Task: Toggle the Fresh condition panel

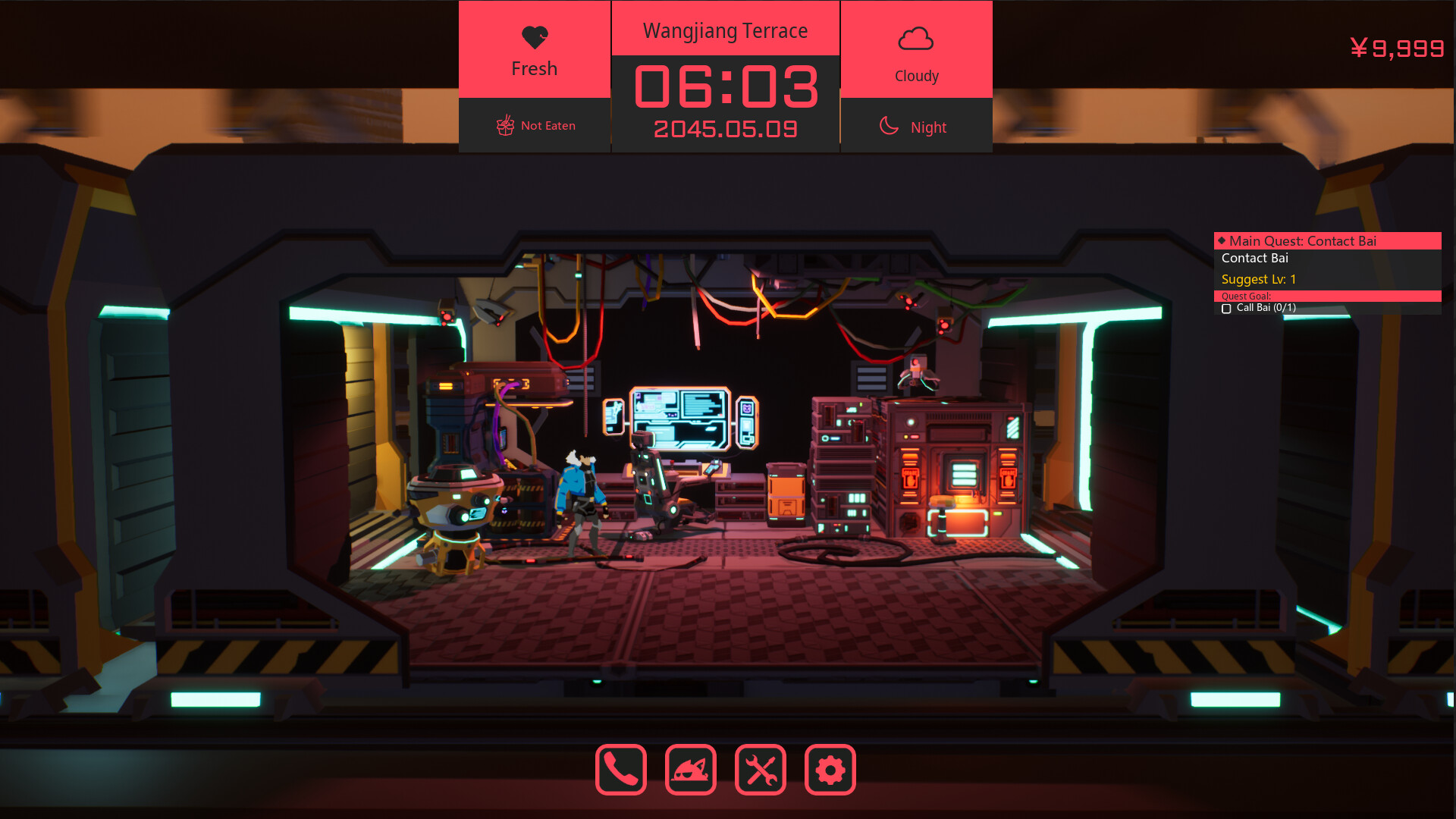Action: tap(534, 49)
